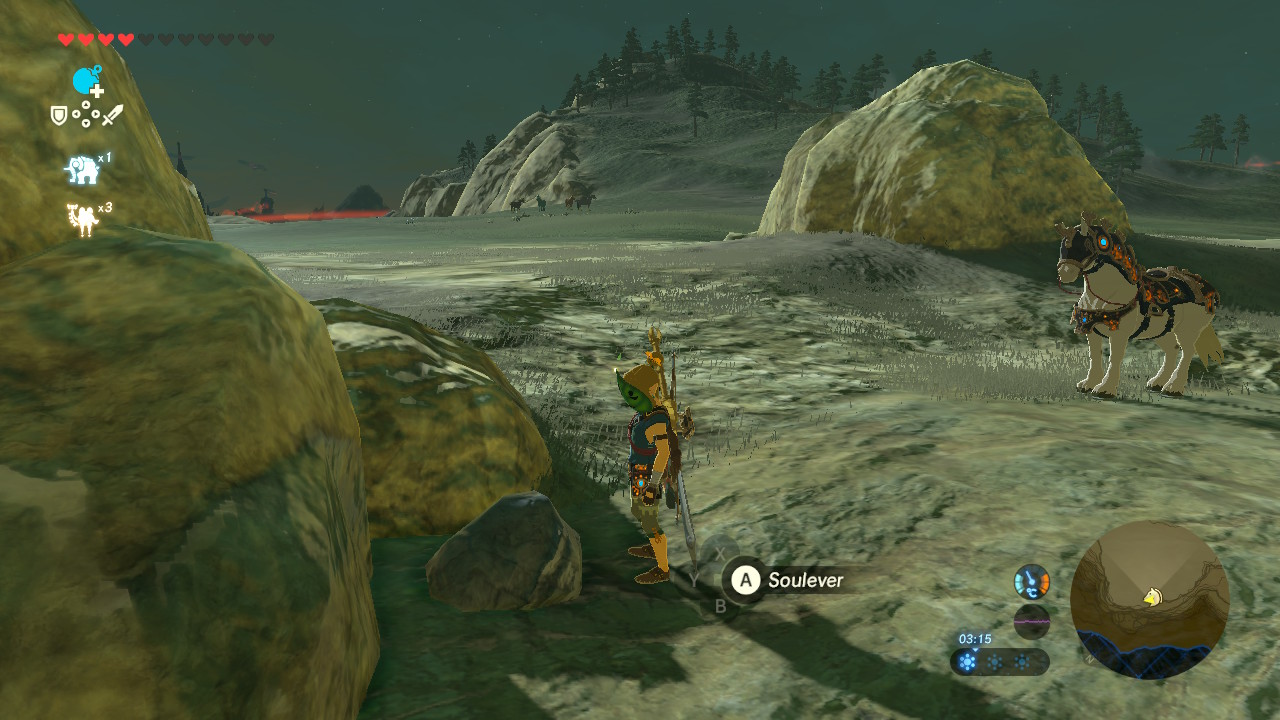Choose the sword icon beside the d-pad
This screenshot has height=720, width=1280.
coord(112,115)
